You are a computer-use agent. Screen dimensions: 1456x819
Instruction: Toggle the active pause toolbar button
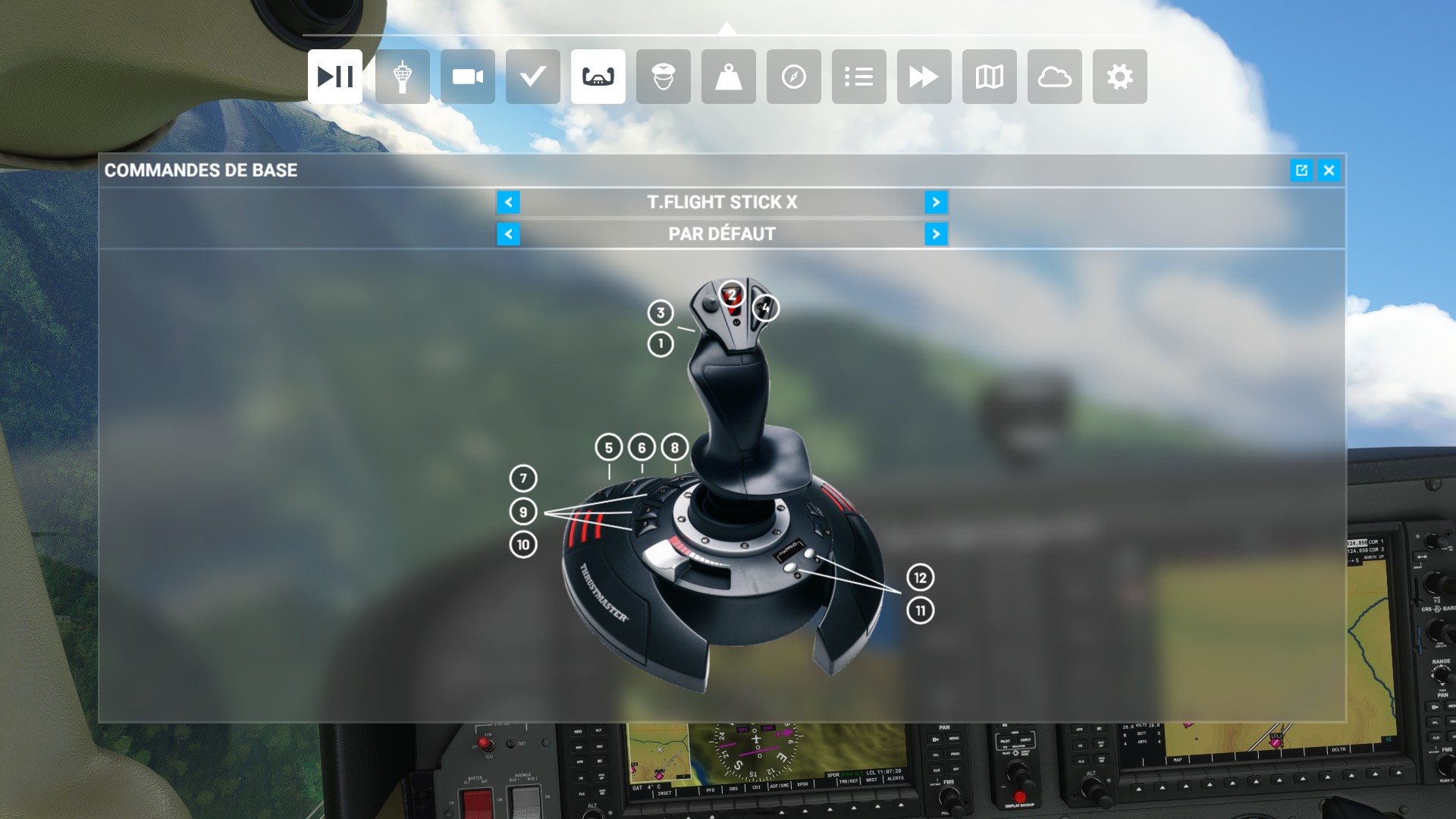334,77
